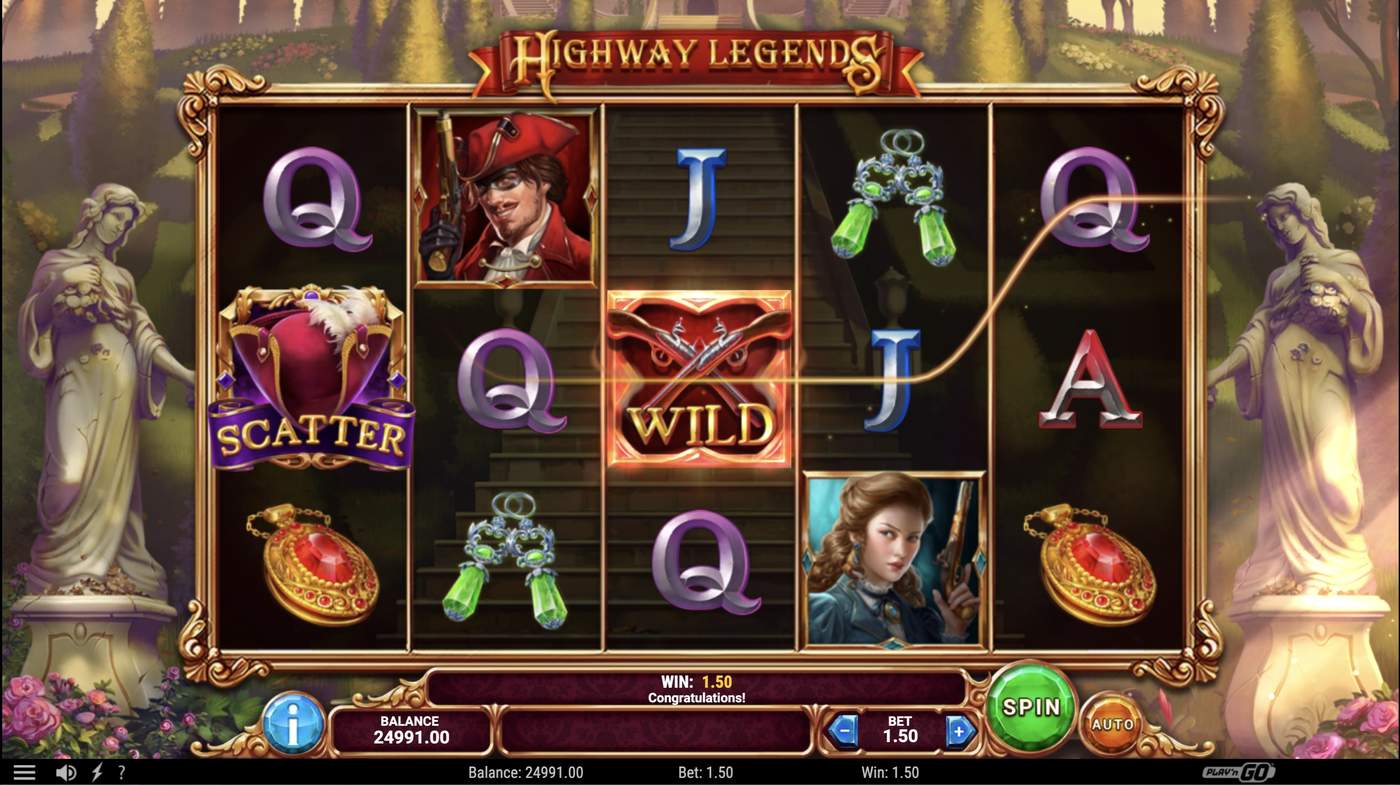Open help via the question mark icon

(121, 770)
